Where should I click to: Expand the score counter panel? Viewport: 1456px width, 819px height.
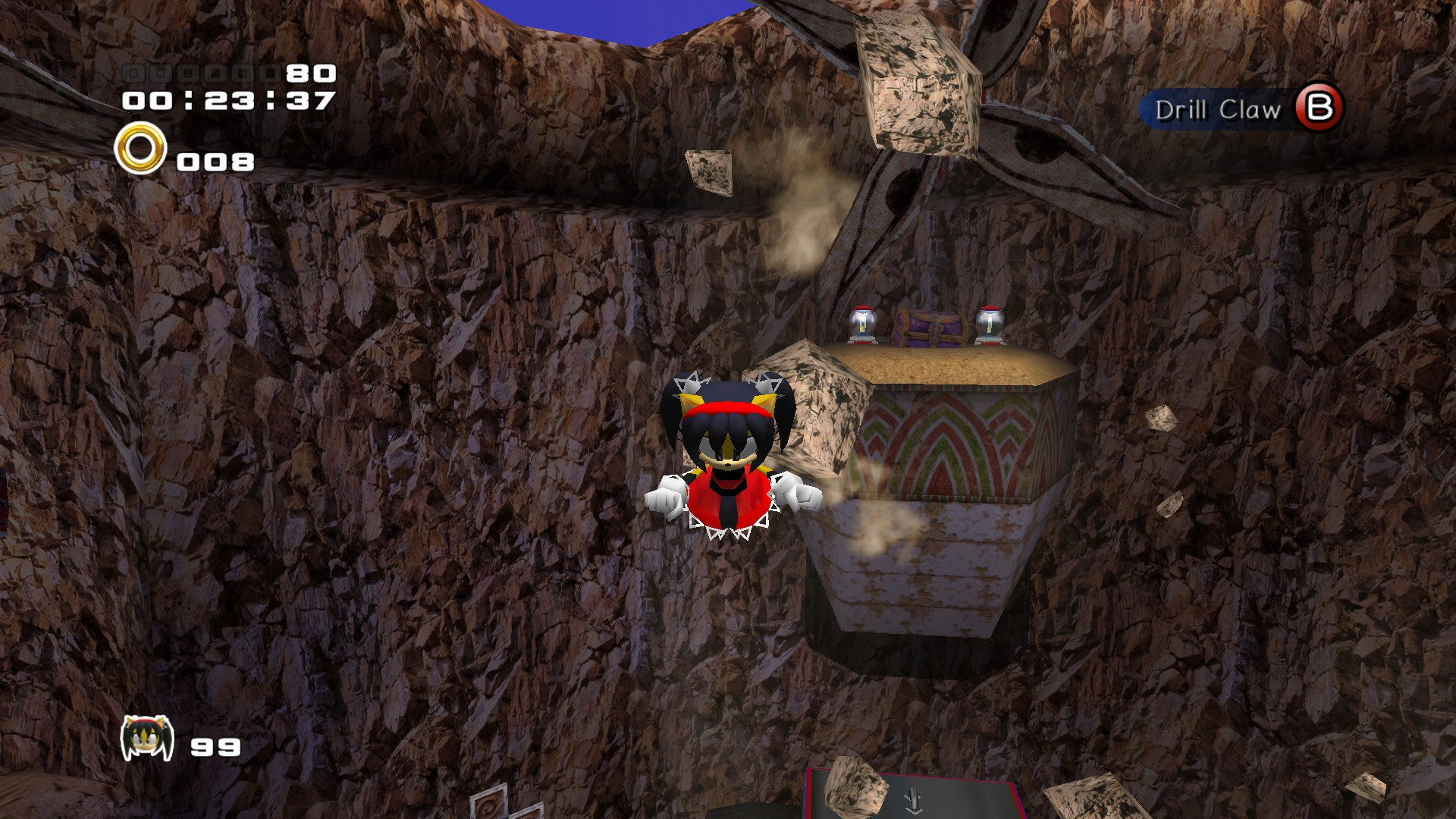pos(227,74)
